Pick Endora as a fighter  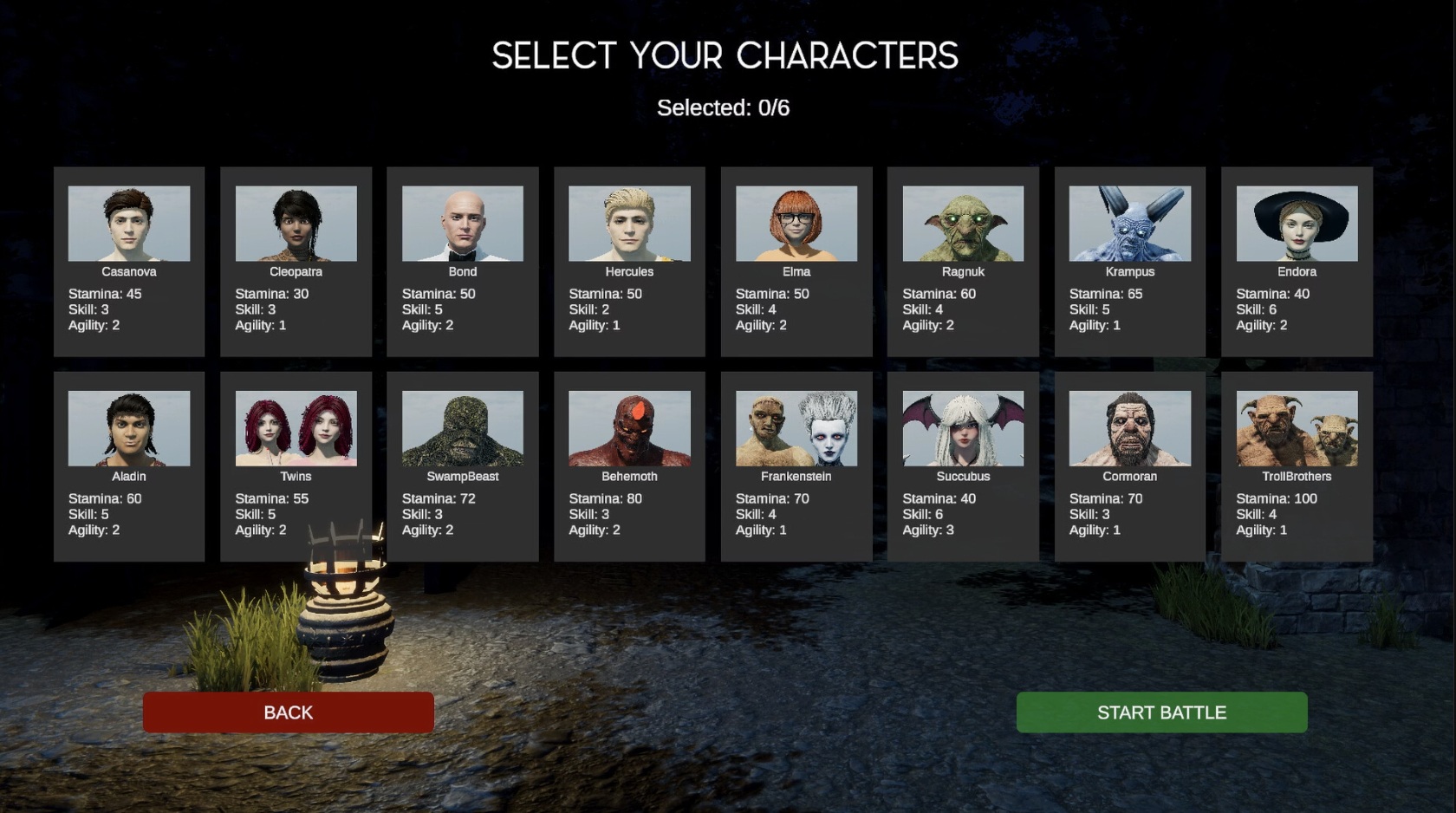1297,261
